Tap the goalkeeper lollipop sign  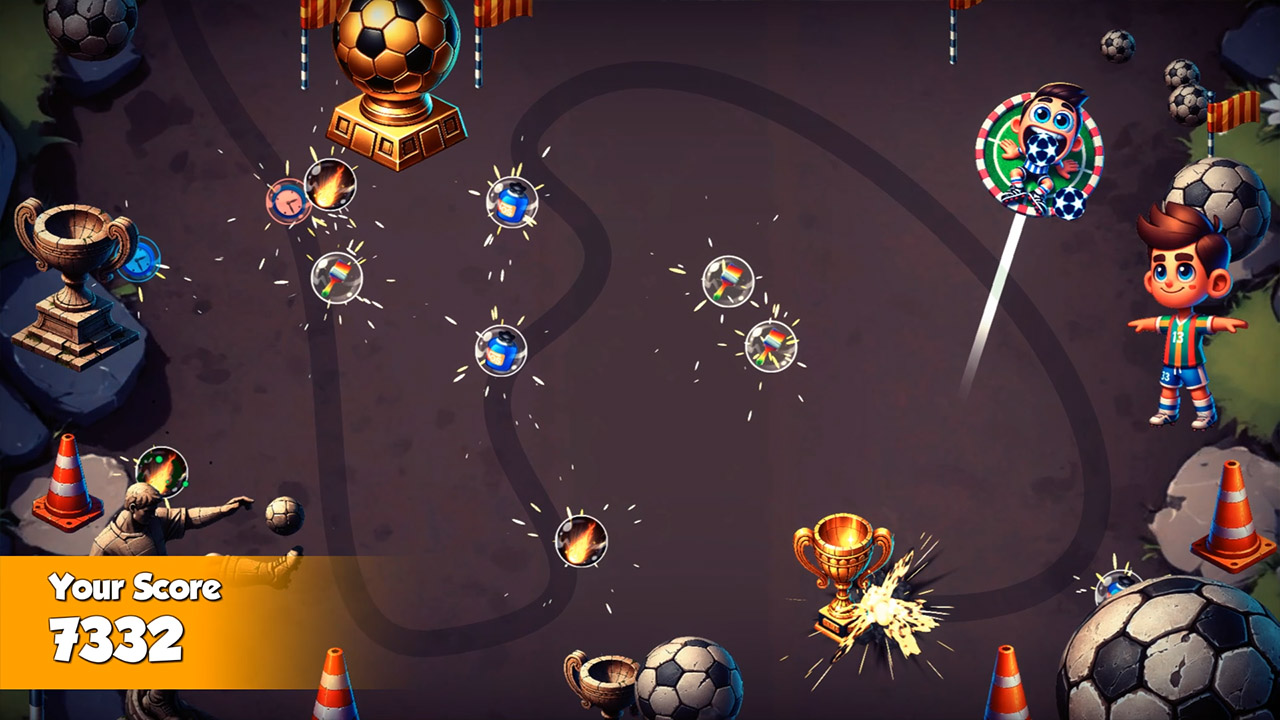coord(1037,151)
